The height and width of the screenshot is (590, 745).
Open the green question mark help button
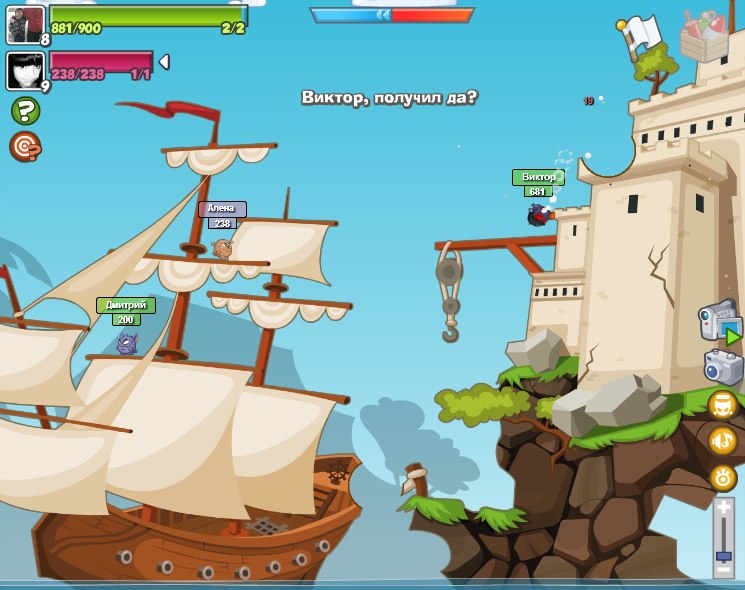coord(25,111)
